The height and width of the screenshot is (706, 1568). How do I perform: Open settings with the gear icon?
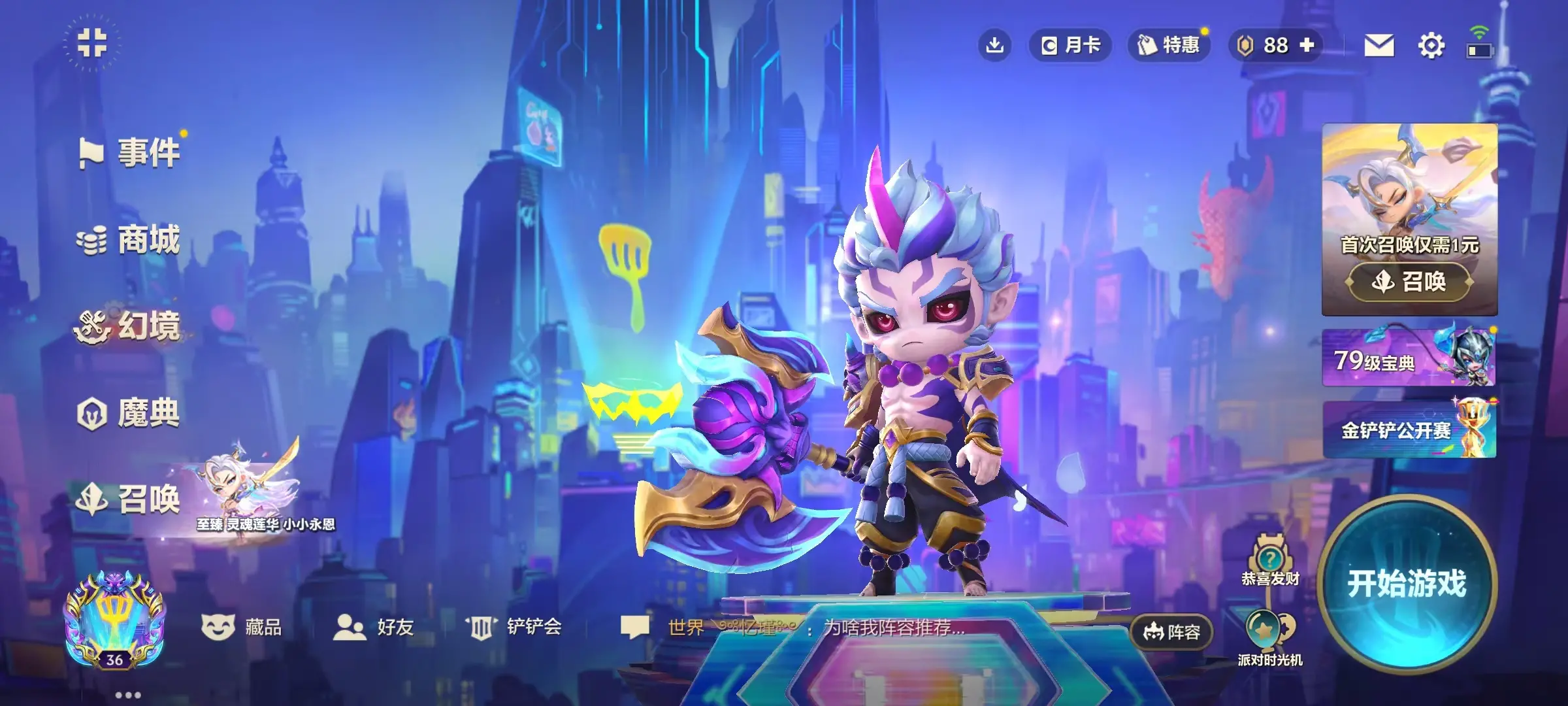coord(1431,46)
